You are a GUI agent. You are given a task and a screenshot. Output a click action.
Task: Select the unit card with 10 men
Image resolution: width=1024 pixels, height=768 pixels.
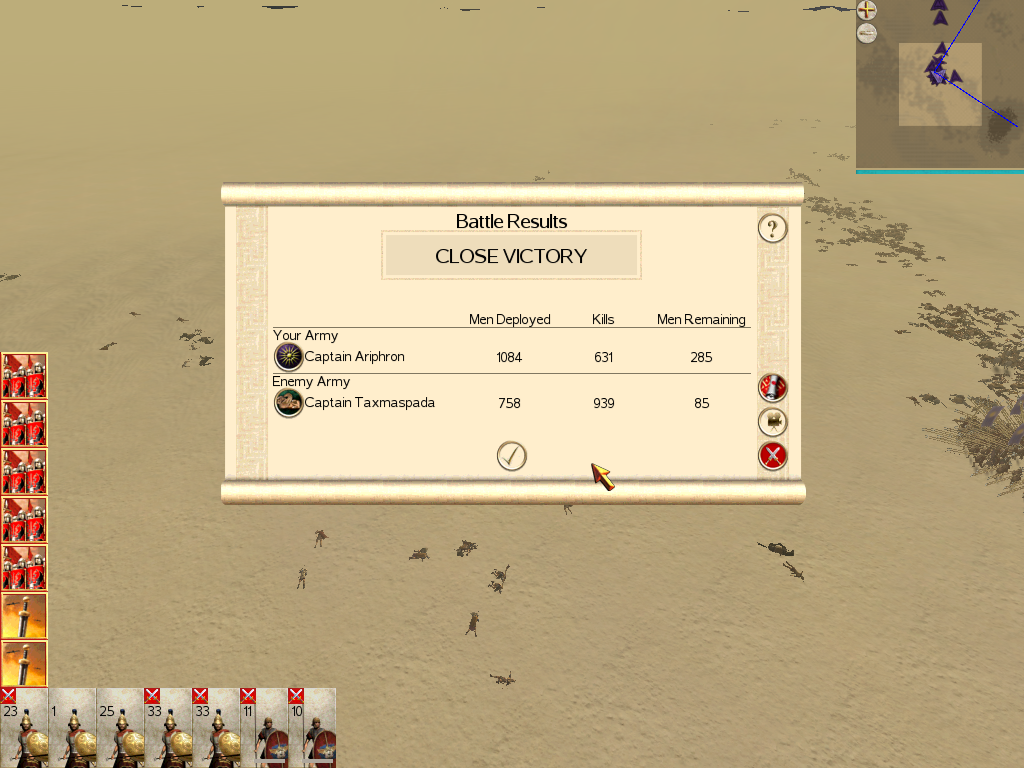coord(312,729)
